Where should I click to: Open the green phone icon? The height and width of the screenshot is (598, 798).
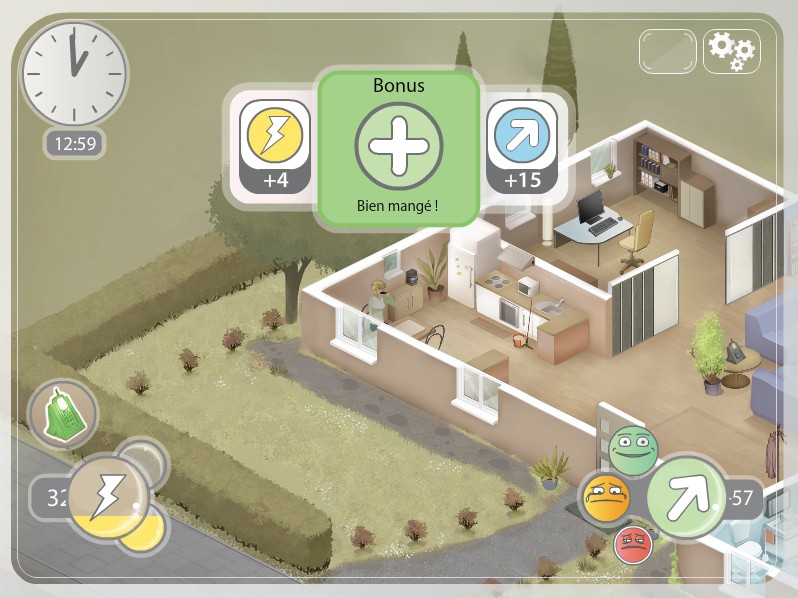click(62, 412)
